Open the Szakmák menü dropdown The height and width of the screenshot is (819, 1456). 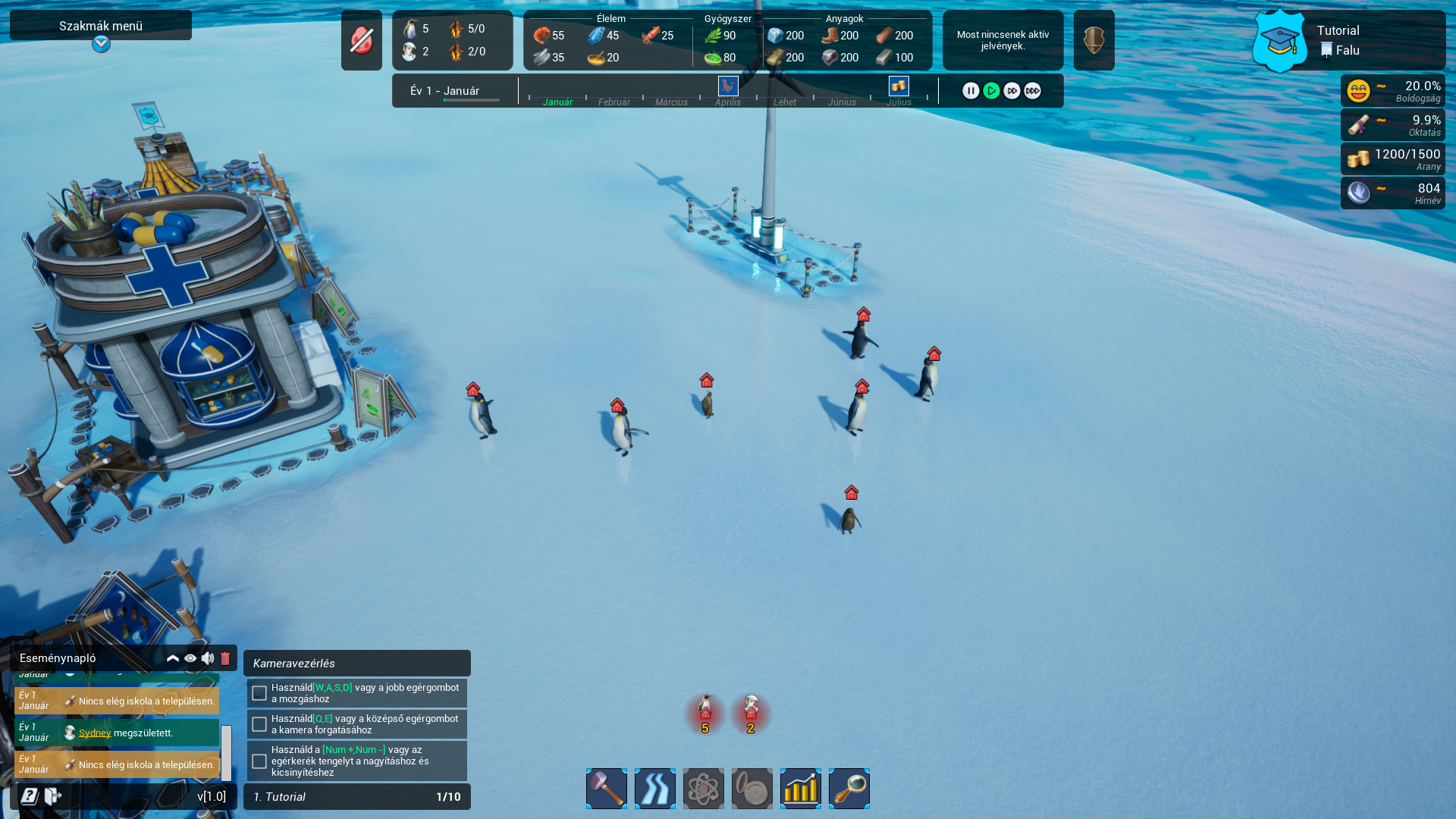101,44
